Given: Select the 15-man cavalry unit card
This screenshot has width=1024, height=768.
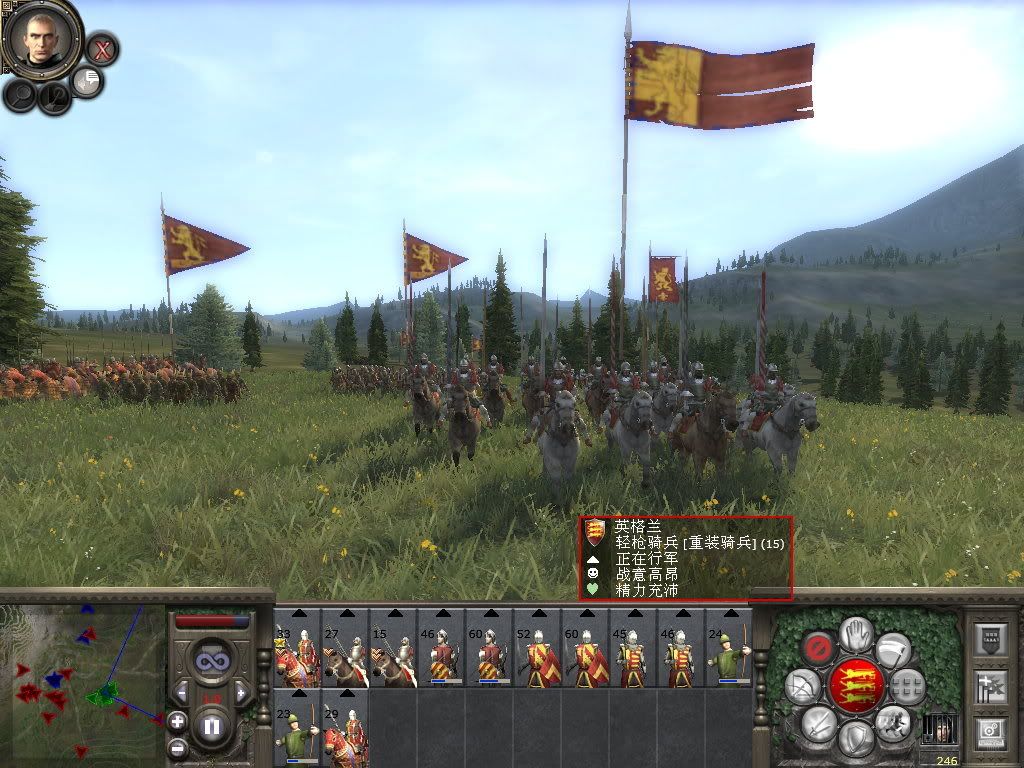Looking at the screenshot, I should pos(393,648).
